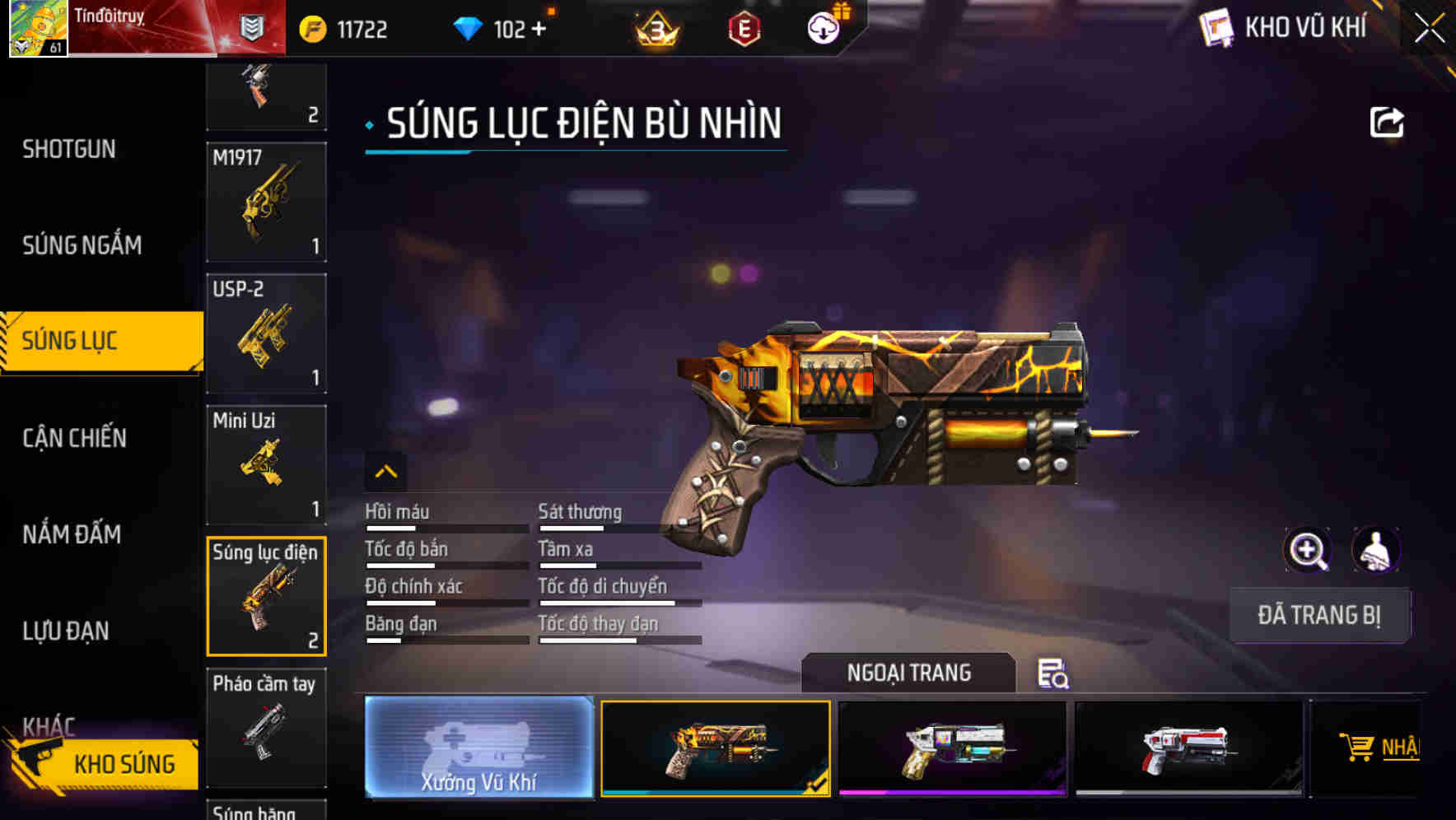Zoom in on the weapon with magnifier icon
The width and height of the screenshot is (1456, 820).
(x=1308, y=550)
